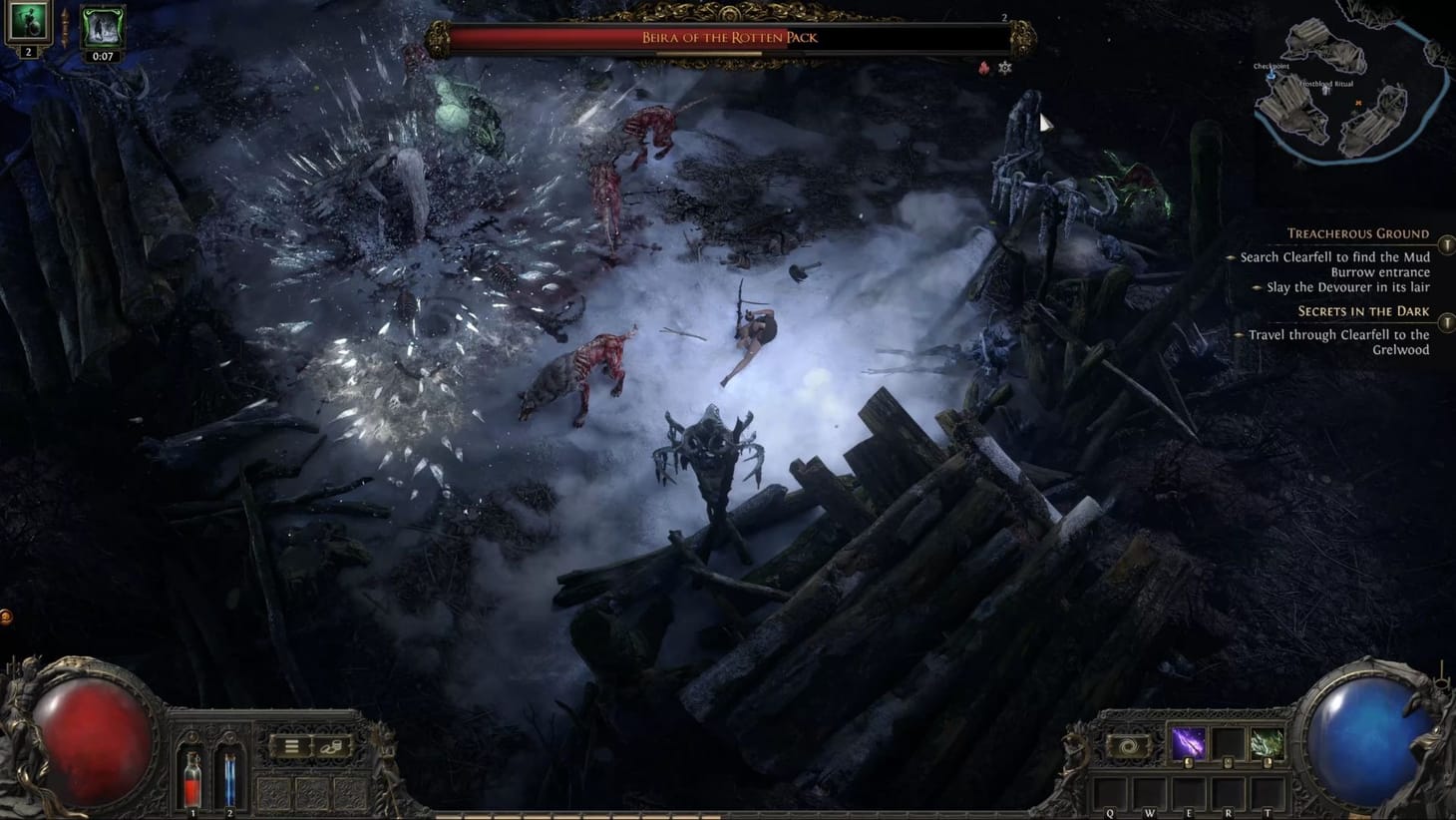This screenshot has width=1456, height=820.
Task: Toggle the Treacherous Ground quest tracker marker
Action: (x=1447, y=243)
